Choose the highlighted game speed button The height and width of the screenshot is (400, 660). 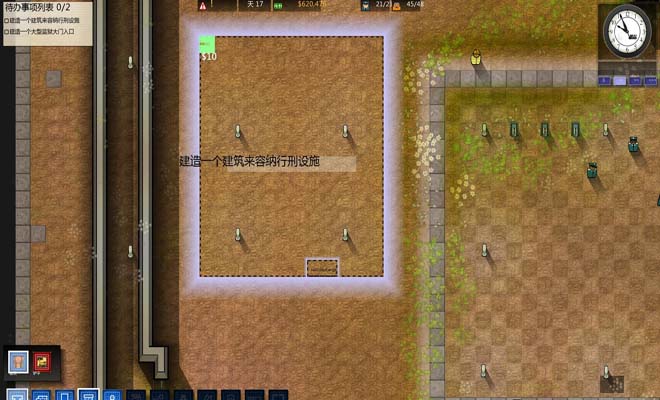pyautogui.click(x=620, y=80)
